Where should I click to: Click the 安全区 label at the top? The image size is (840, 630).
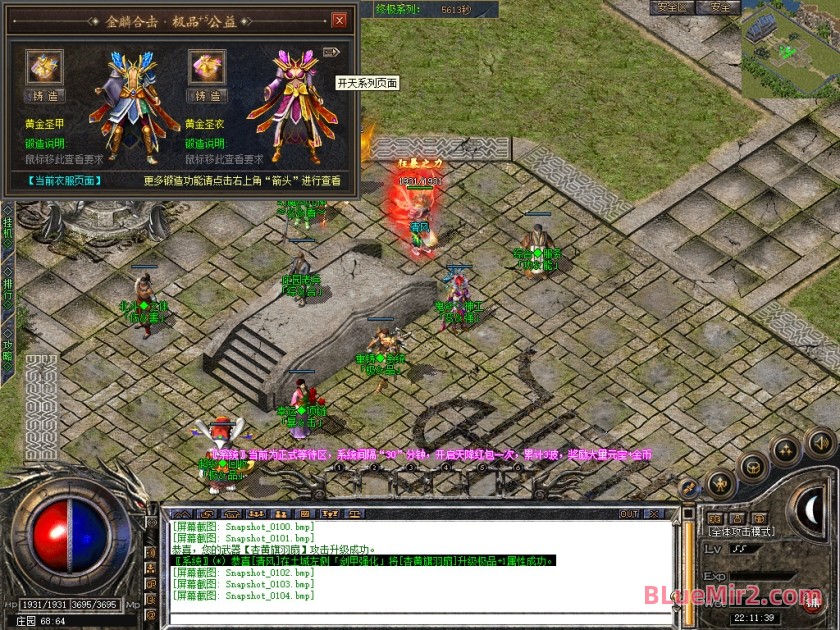click(674, 7)
